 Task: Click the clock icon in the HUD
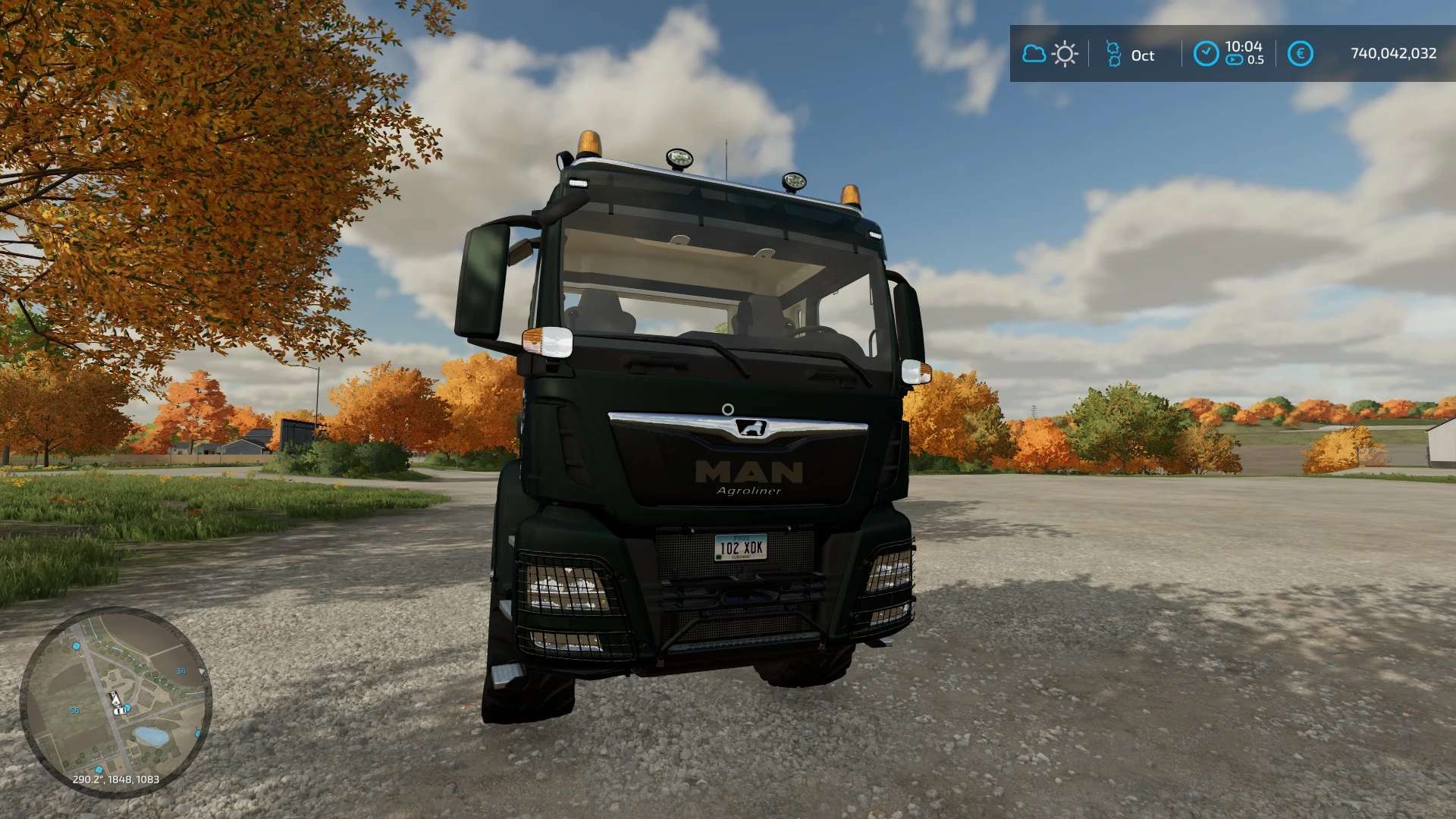click(x=1206, y=54)
